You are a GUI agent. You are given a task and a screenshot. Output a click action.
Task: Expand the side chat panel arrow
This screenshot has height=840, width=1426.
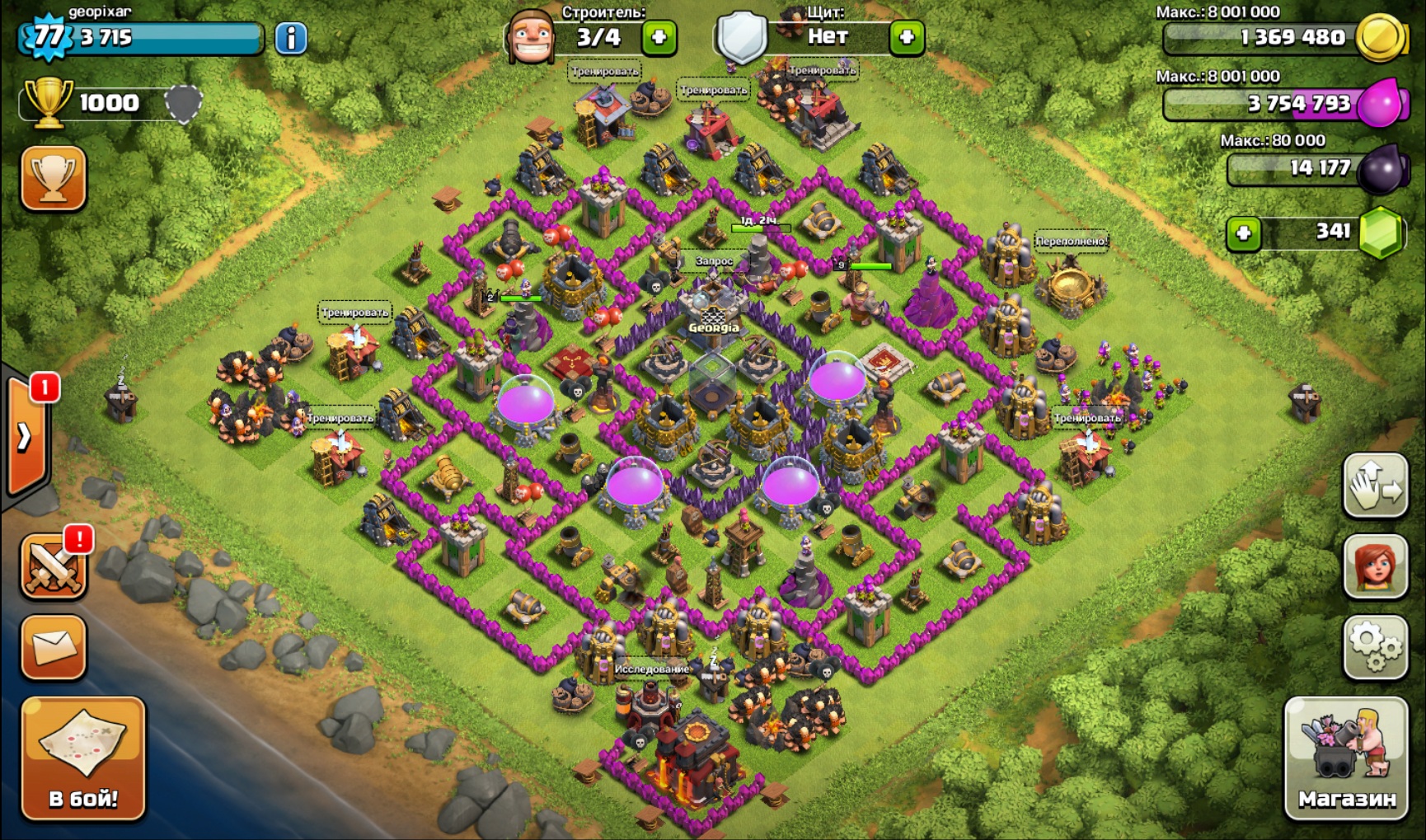pos(25,437)
